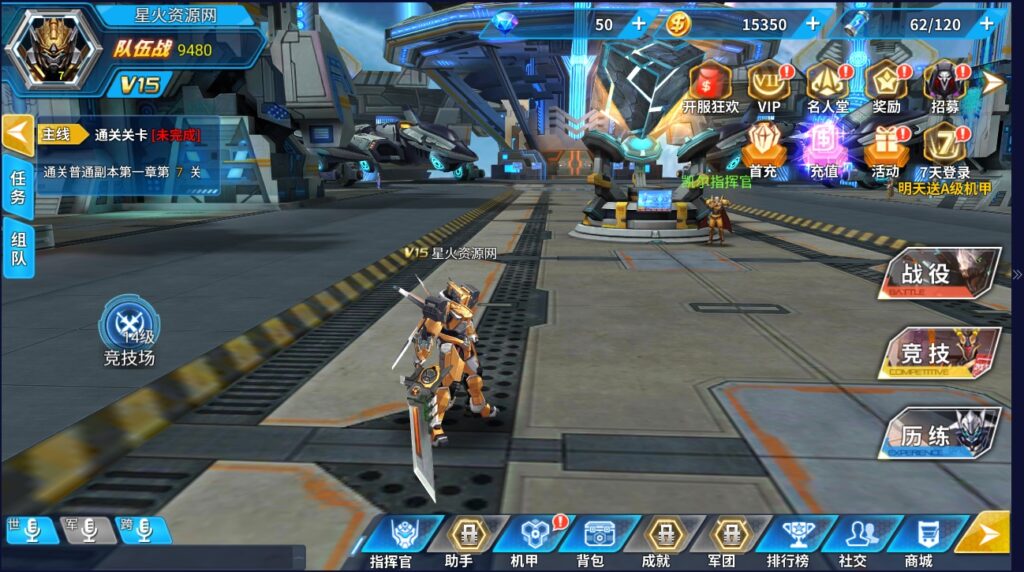Open the 充值 recharge shop icon
The width and height of the screenshot is (1024, 572).
(x=824, y=152)
